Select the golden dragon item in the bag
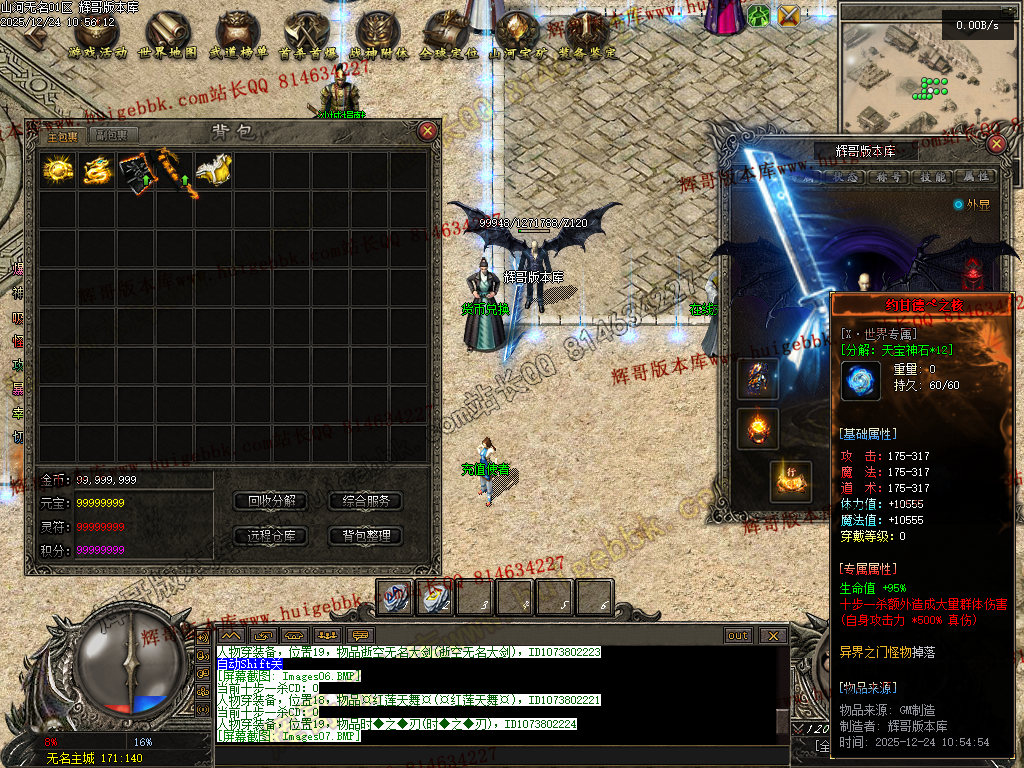Screen dimensions: 1024x768 (x=98, y=171)
